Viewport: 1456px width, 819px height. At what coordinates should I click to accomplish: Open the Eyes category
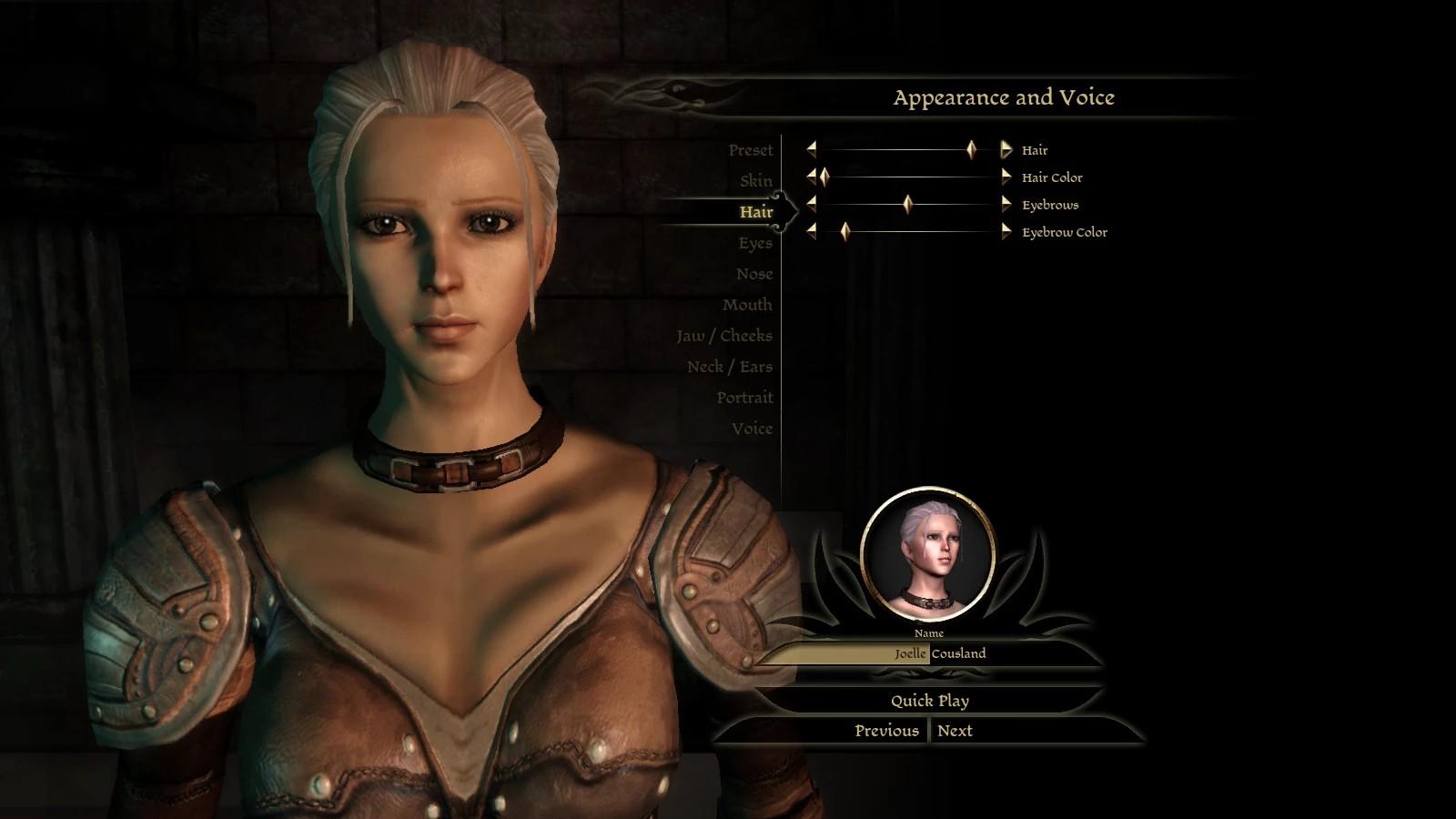pos(754,243)
